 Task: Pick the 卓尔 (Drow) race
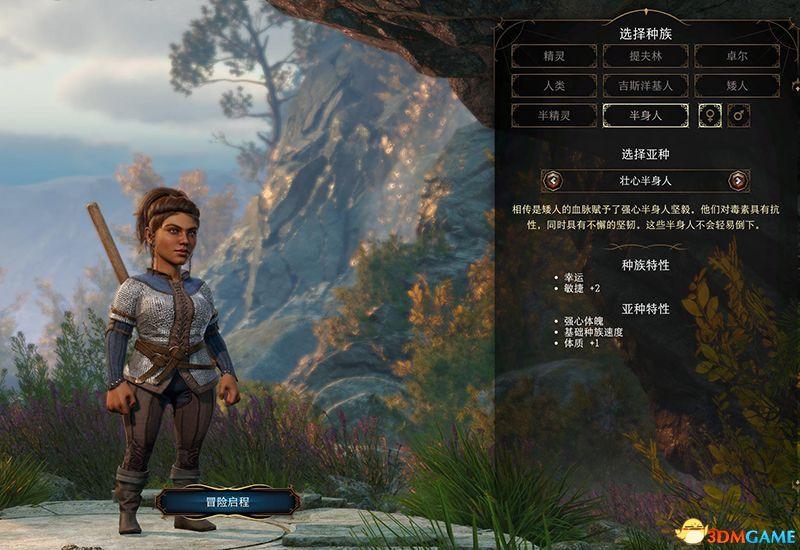(736, 56)
